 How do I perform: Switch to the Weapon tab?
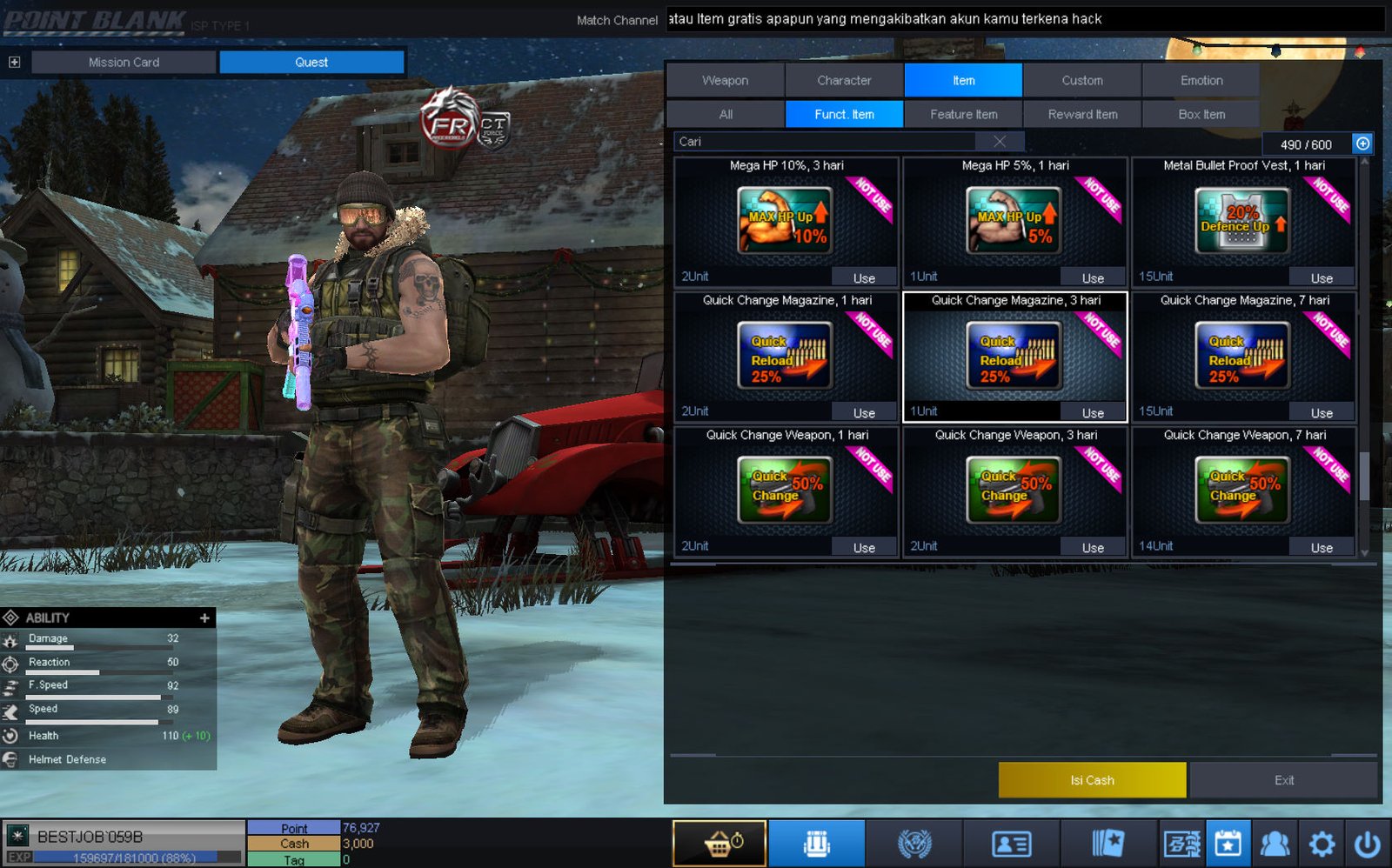tap(725, 80)
